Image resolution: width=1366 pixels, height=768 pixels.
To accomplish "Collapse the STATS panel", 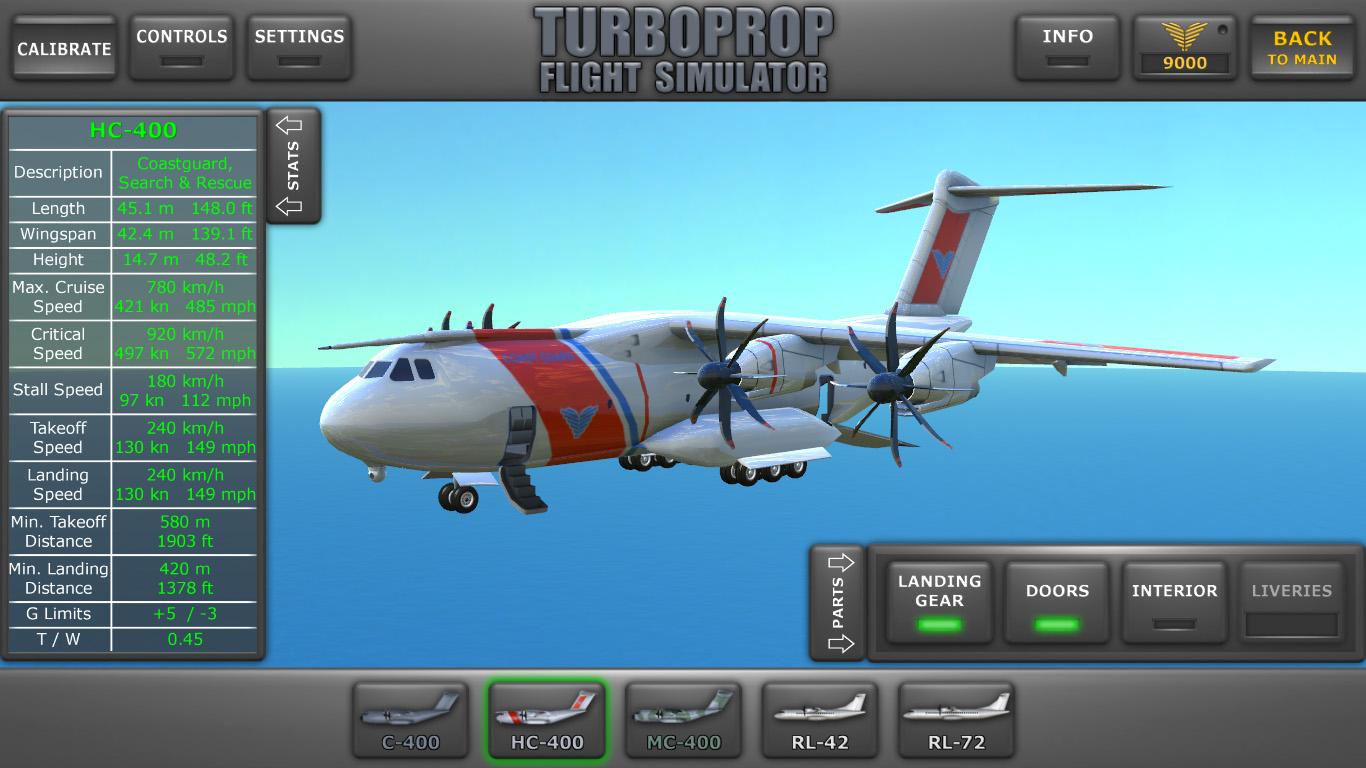I will click(x=290, y=165).
